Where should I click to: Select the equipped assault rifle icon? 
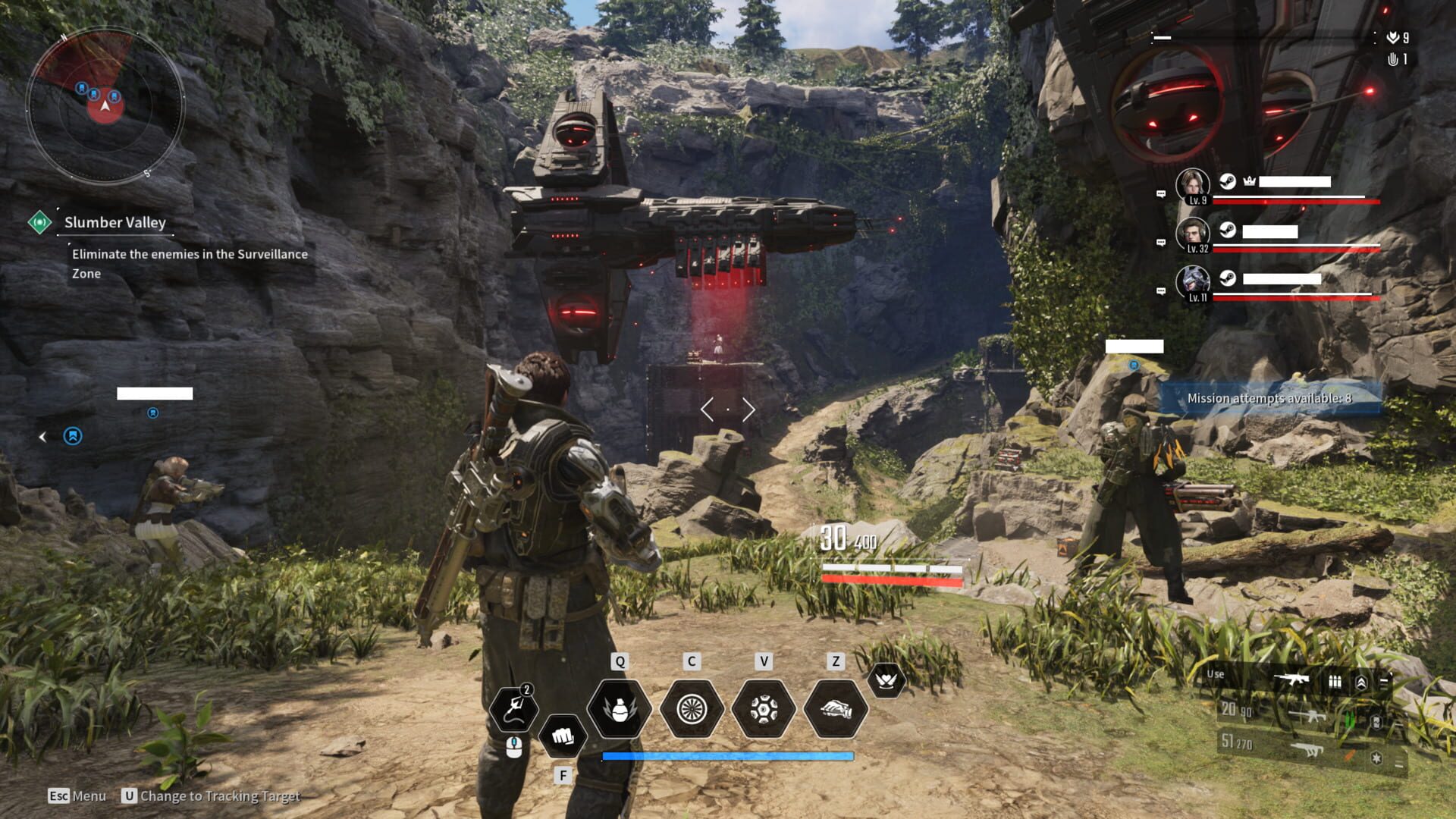point(1294,679)
